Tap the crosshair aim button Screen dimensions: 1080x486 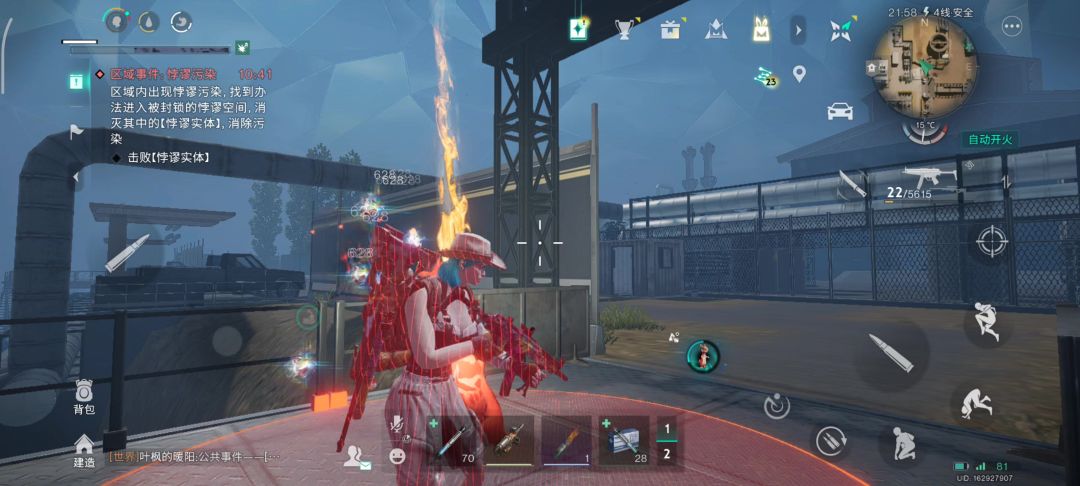click(991, 240)
